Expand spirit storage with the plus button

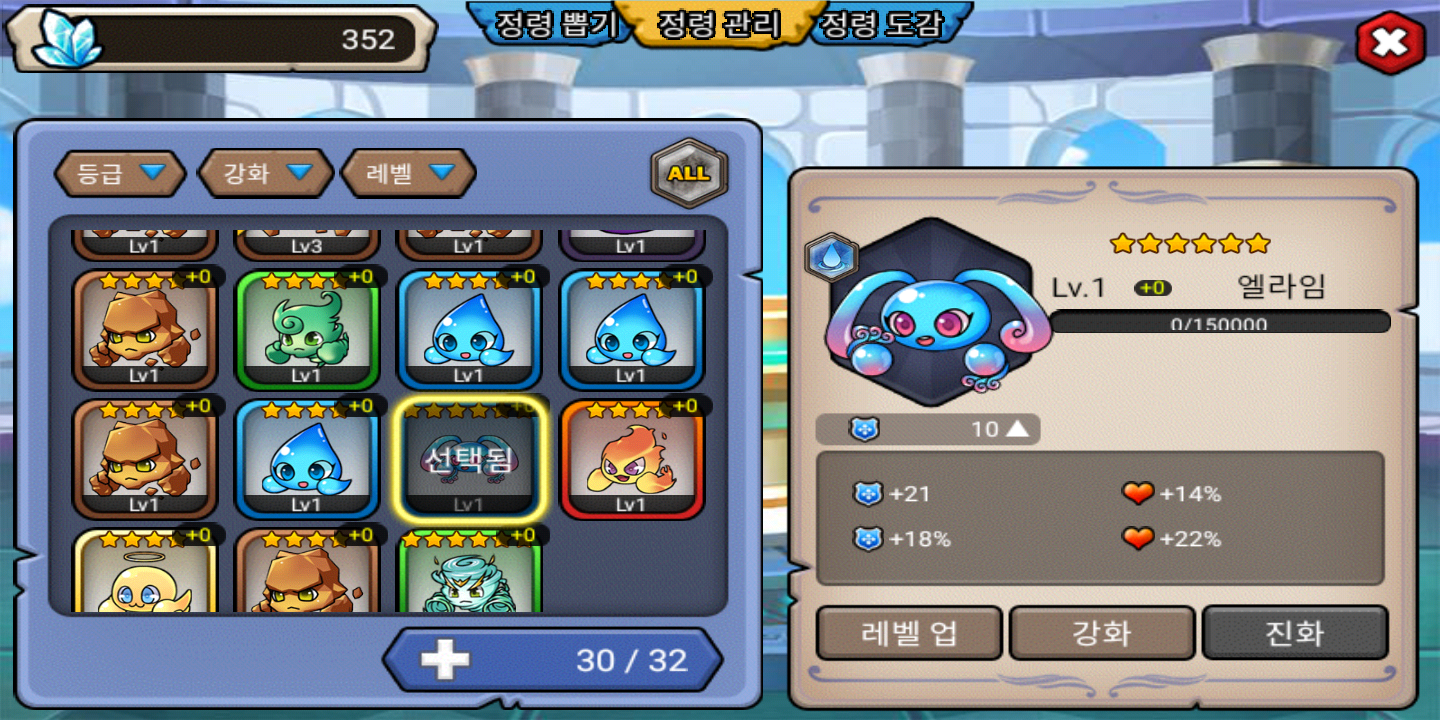click(445, 660)
